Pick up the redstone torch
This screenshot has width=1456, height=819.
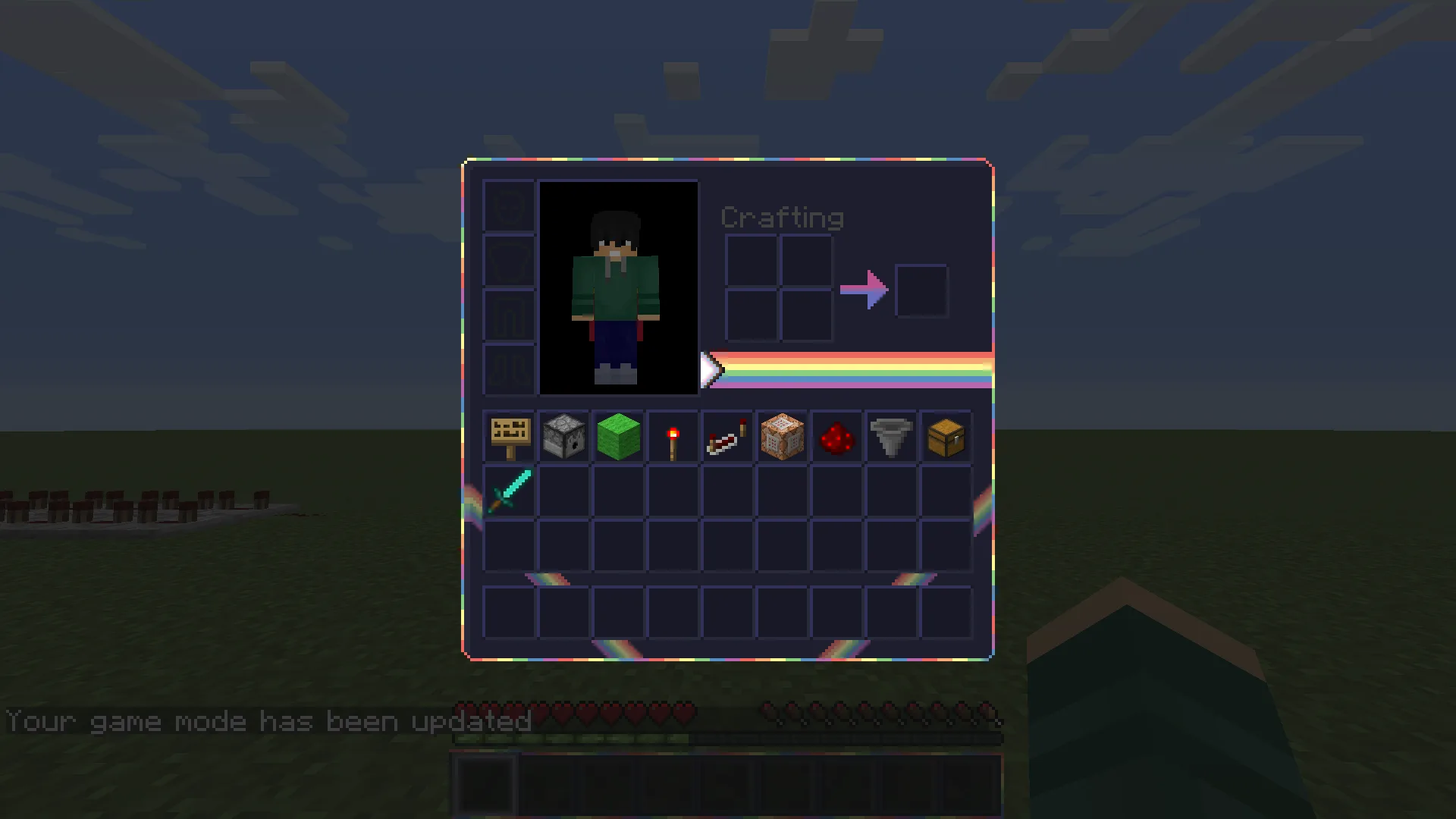(672, 437)
